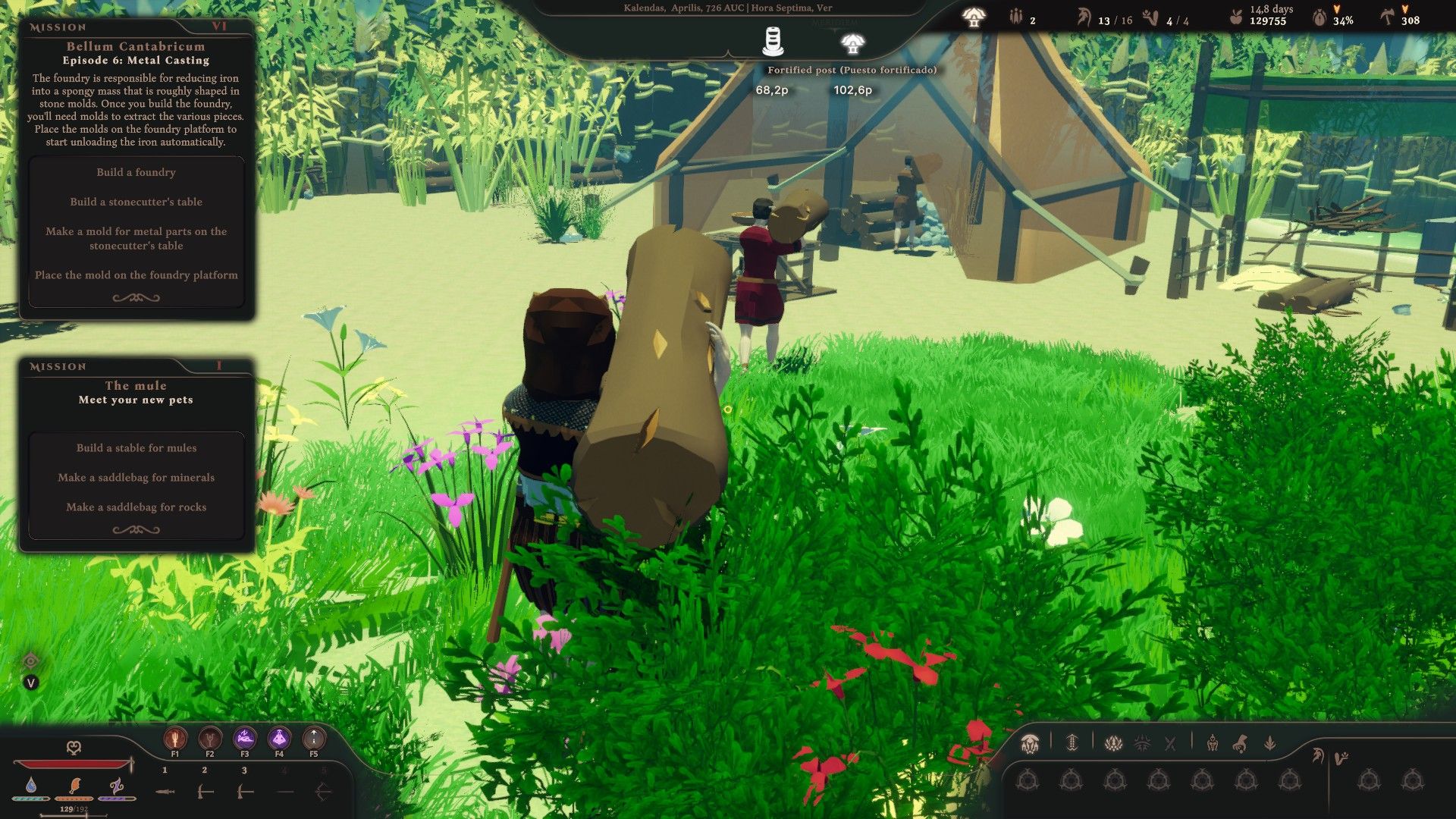Open the helmeted warrior toolbar icon

pos(1213,743)
